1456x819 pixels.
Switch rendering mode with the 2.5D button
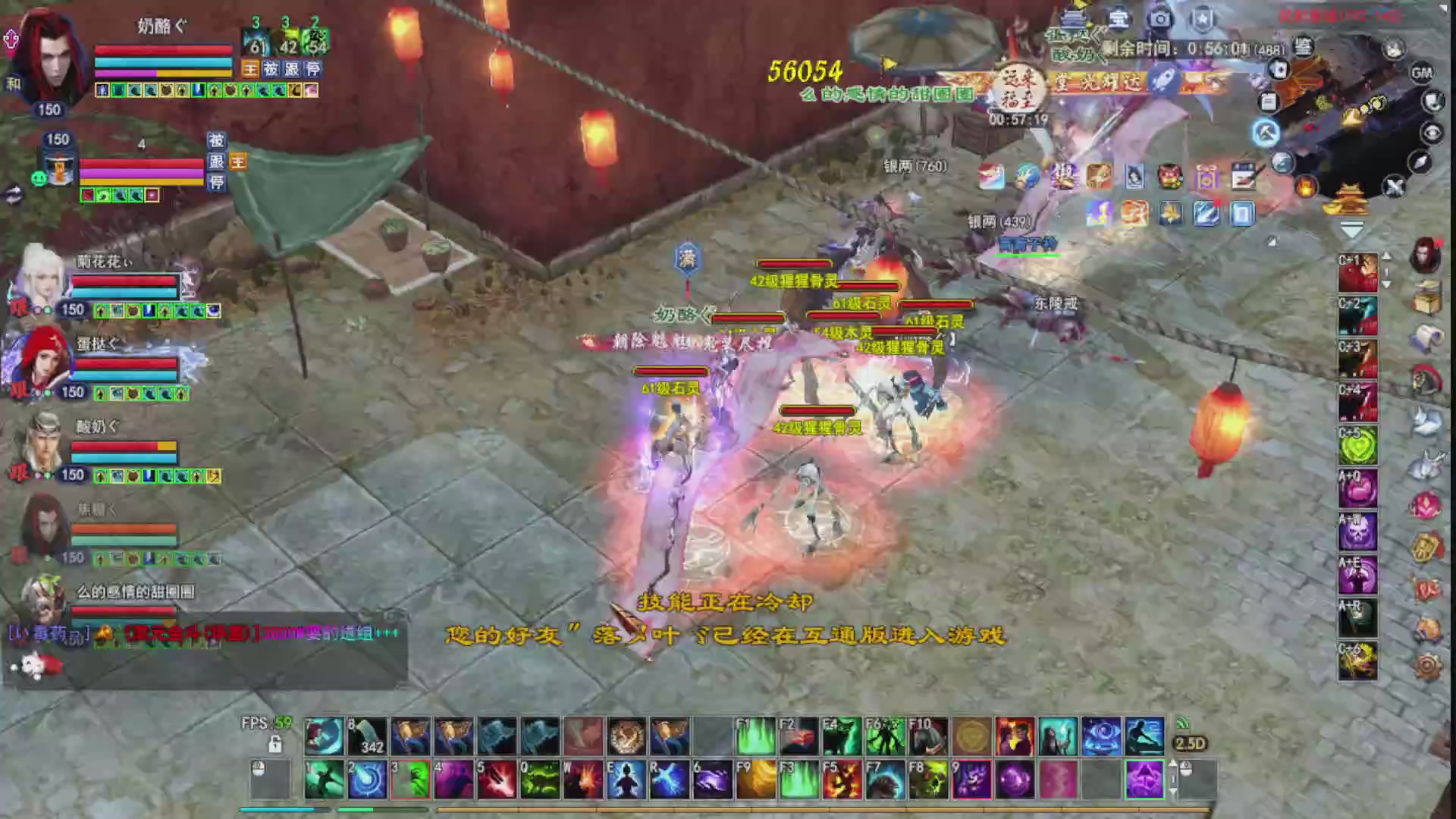coord(1191,744)
